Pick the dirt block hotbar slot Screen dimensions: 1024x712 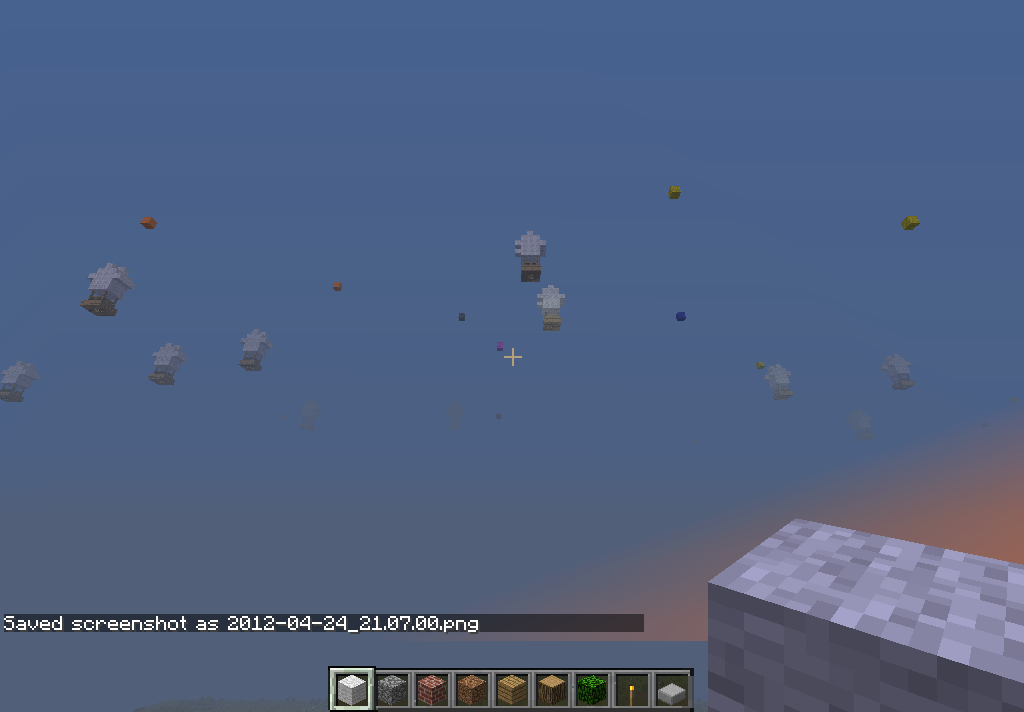tap(472, 689)
